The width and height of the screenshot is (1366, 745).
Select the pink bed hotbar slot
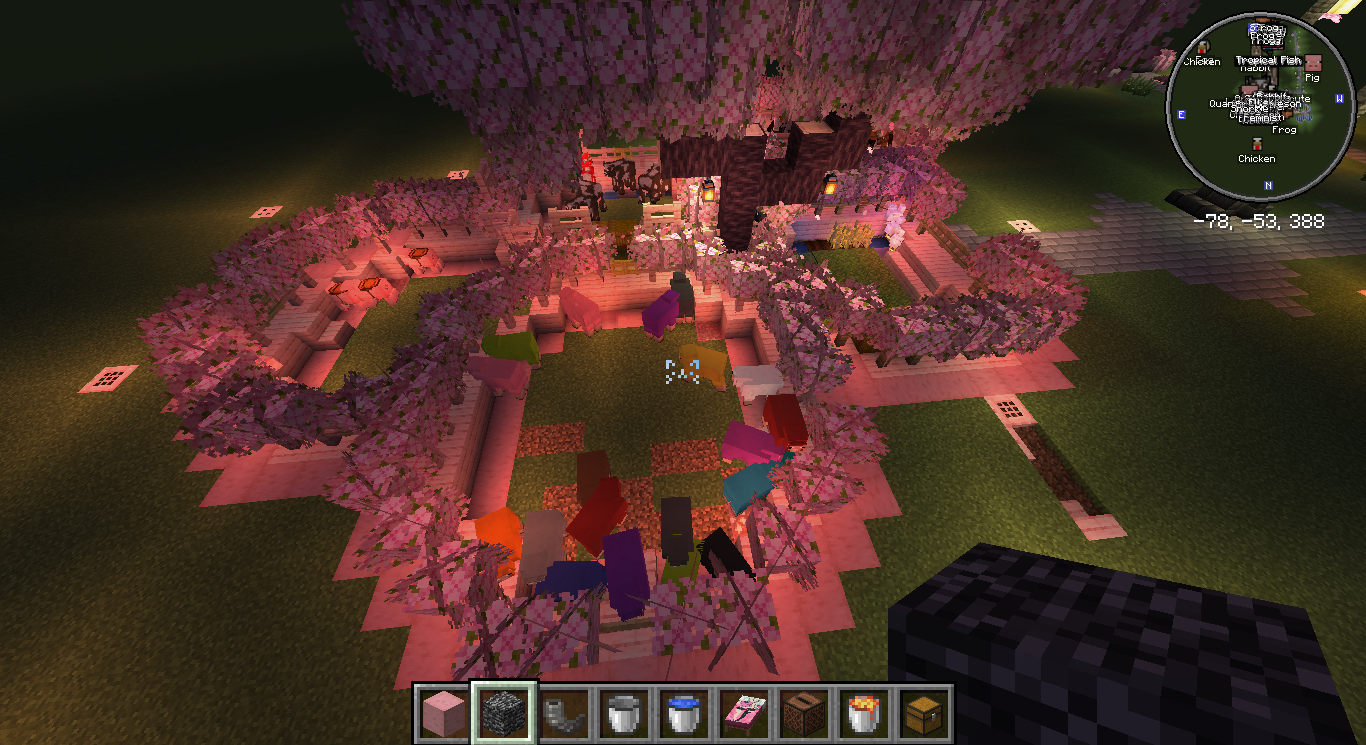pos(744,714)
